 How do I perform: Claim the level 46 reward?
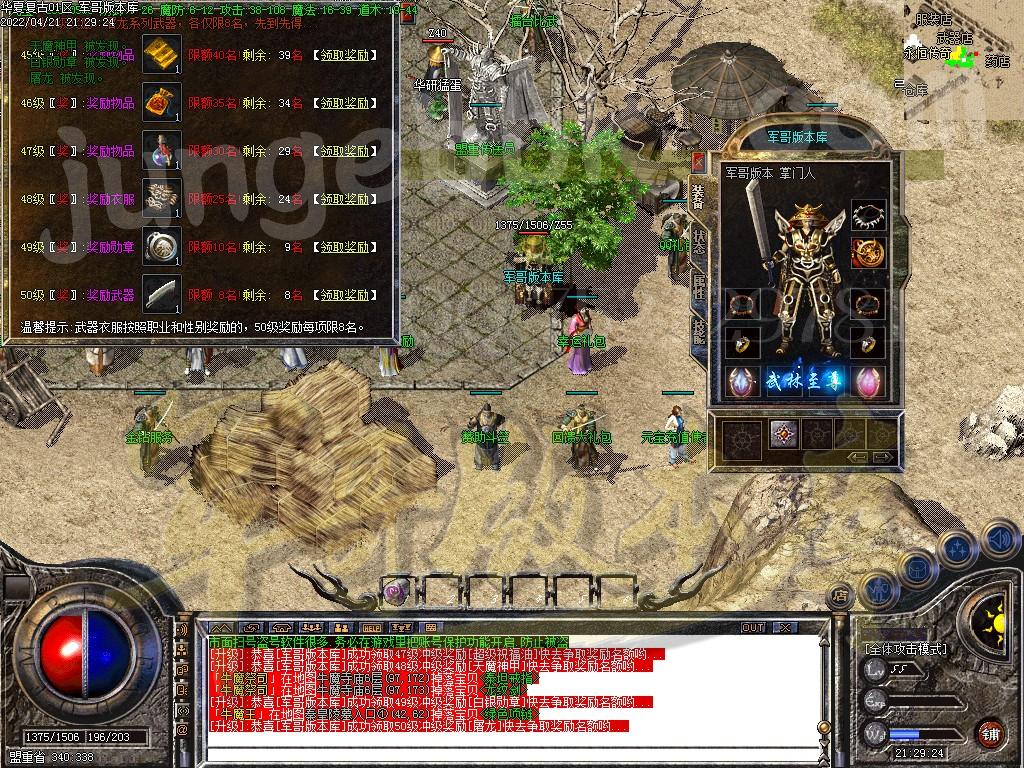point(343,103)
